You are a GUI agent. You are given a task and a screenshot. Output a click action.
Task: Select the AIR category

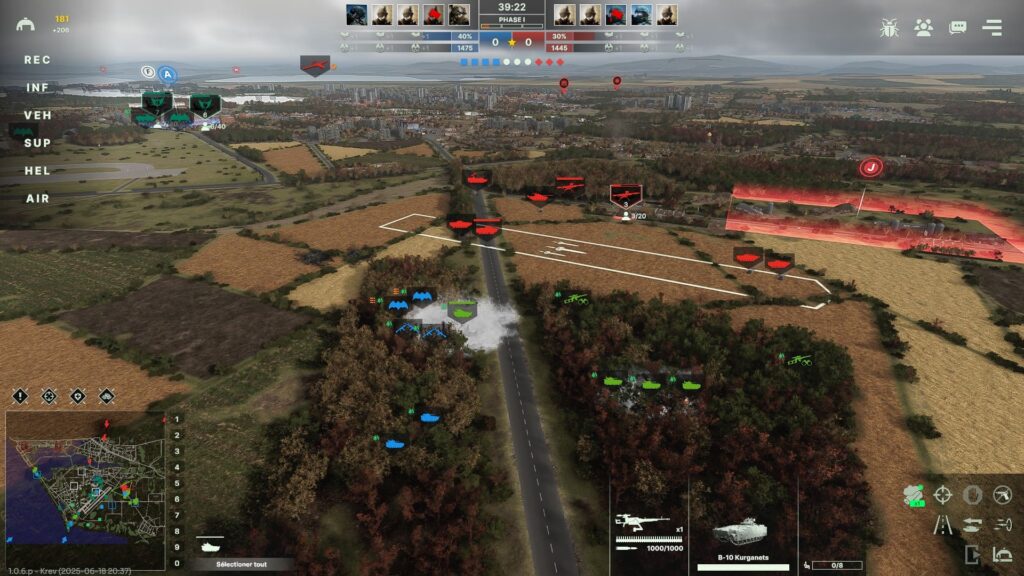point(37,199)
